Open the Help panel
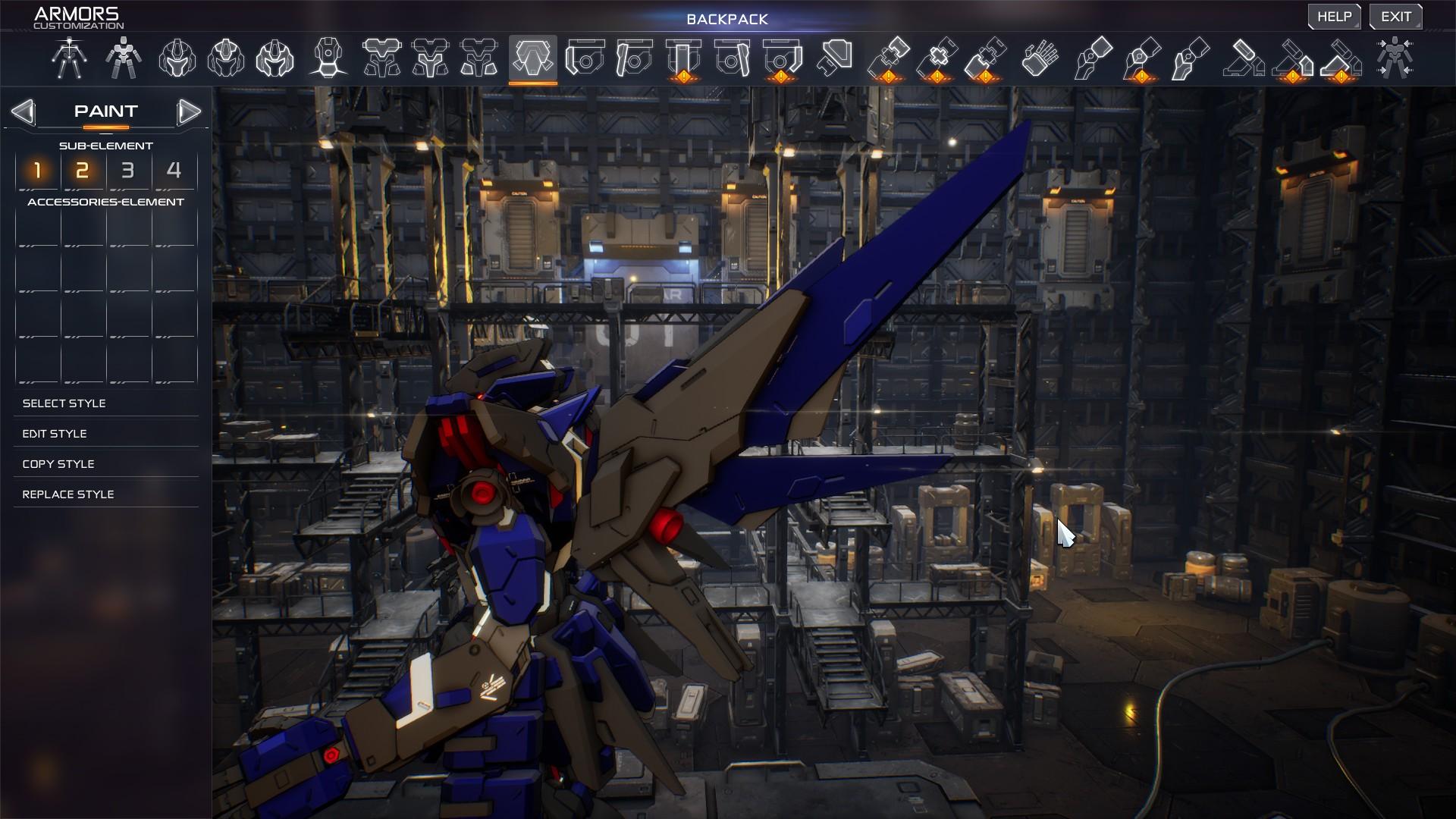 [1334, 17]
